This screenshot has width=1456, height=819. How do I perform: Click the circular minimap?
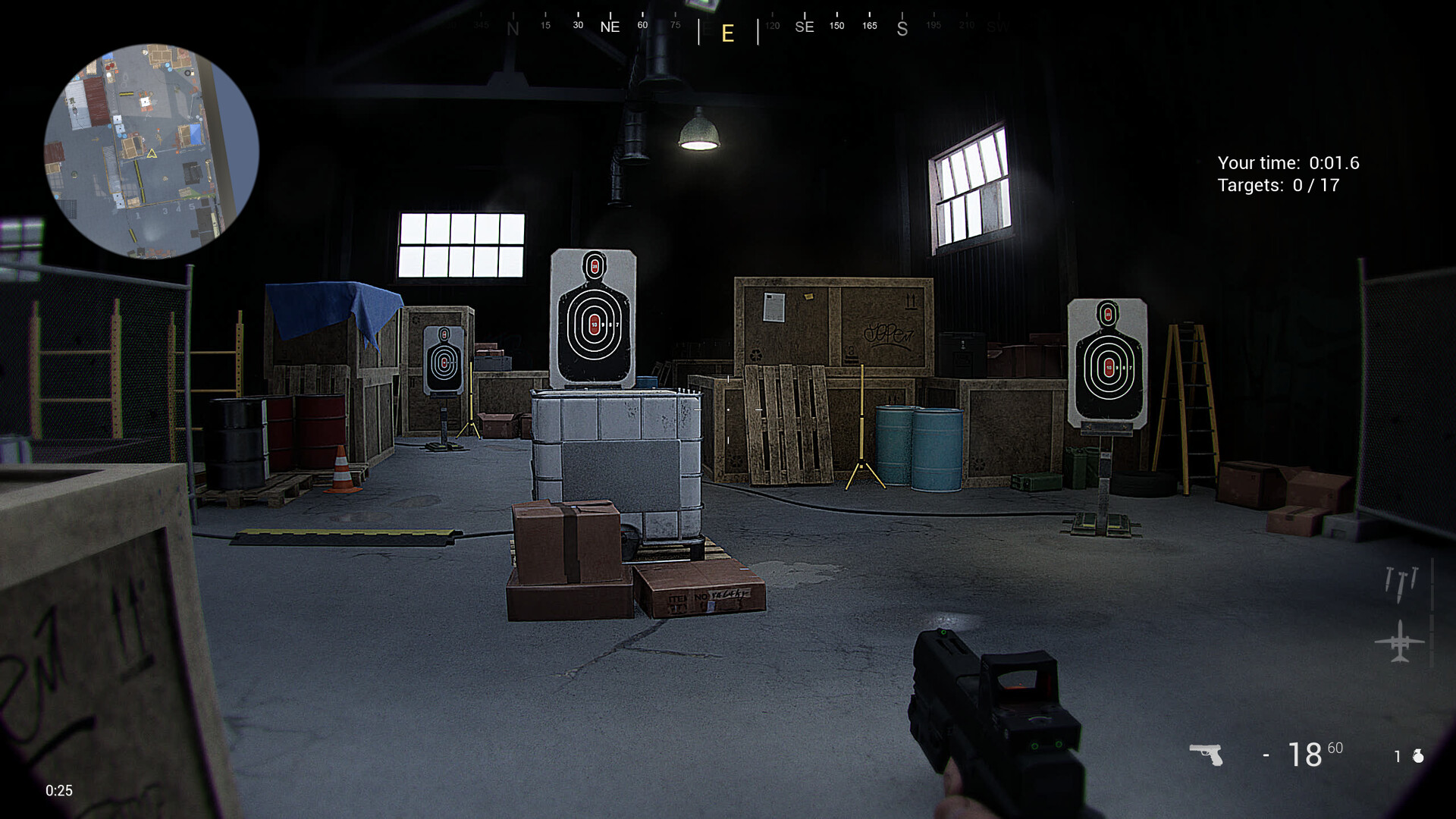click(x=152, y=152)
